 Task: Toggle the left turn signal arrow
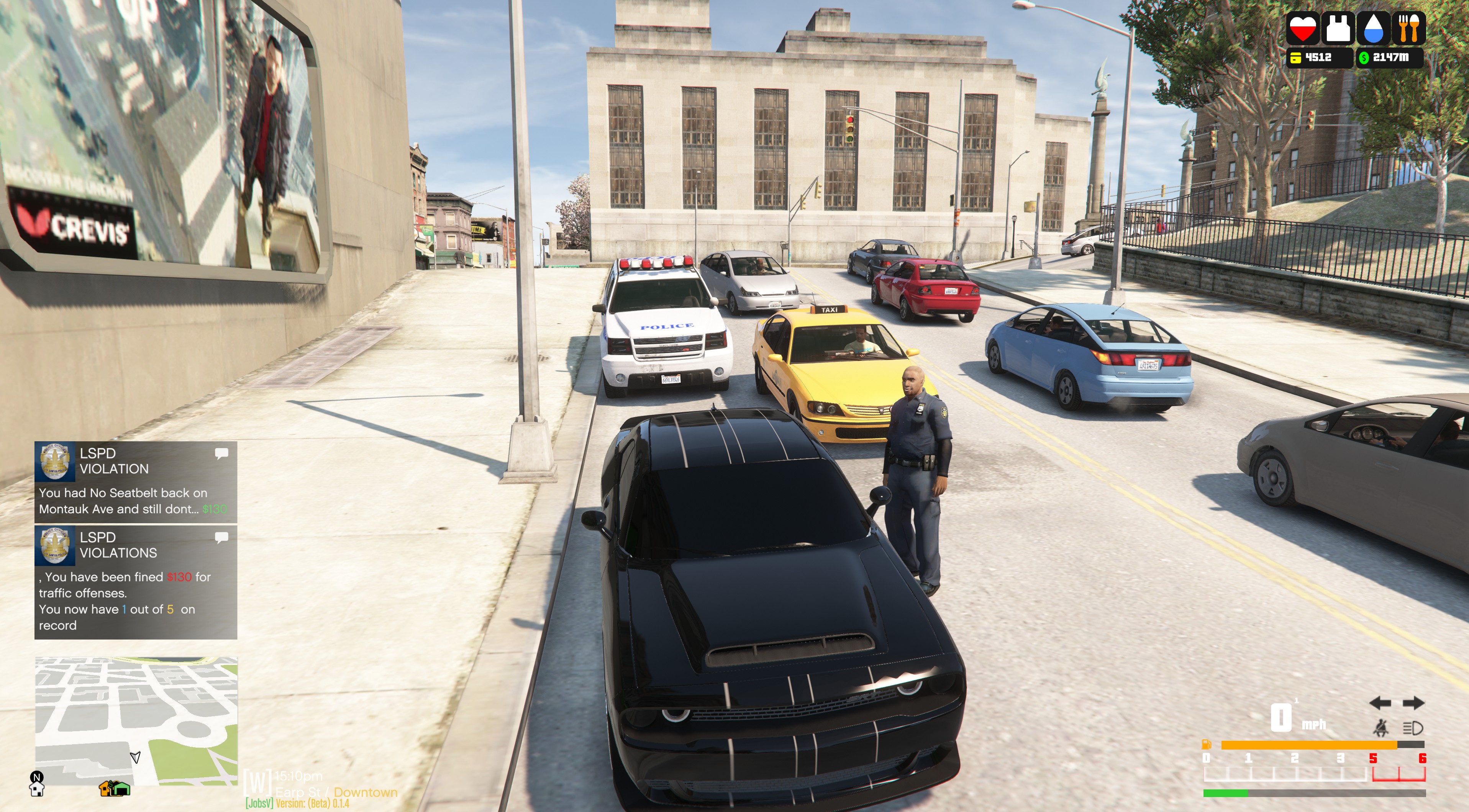(x=1380, y=703)
